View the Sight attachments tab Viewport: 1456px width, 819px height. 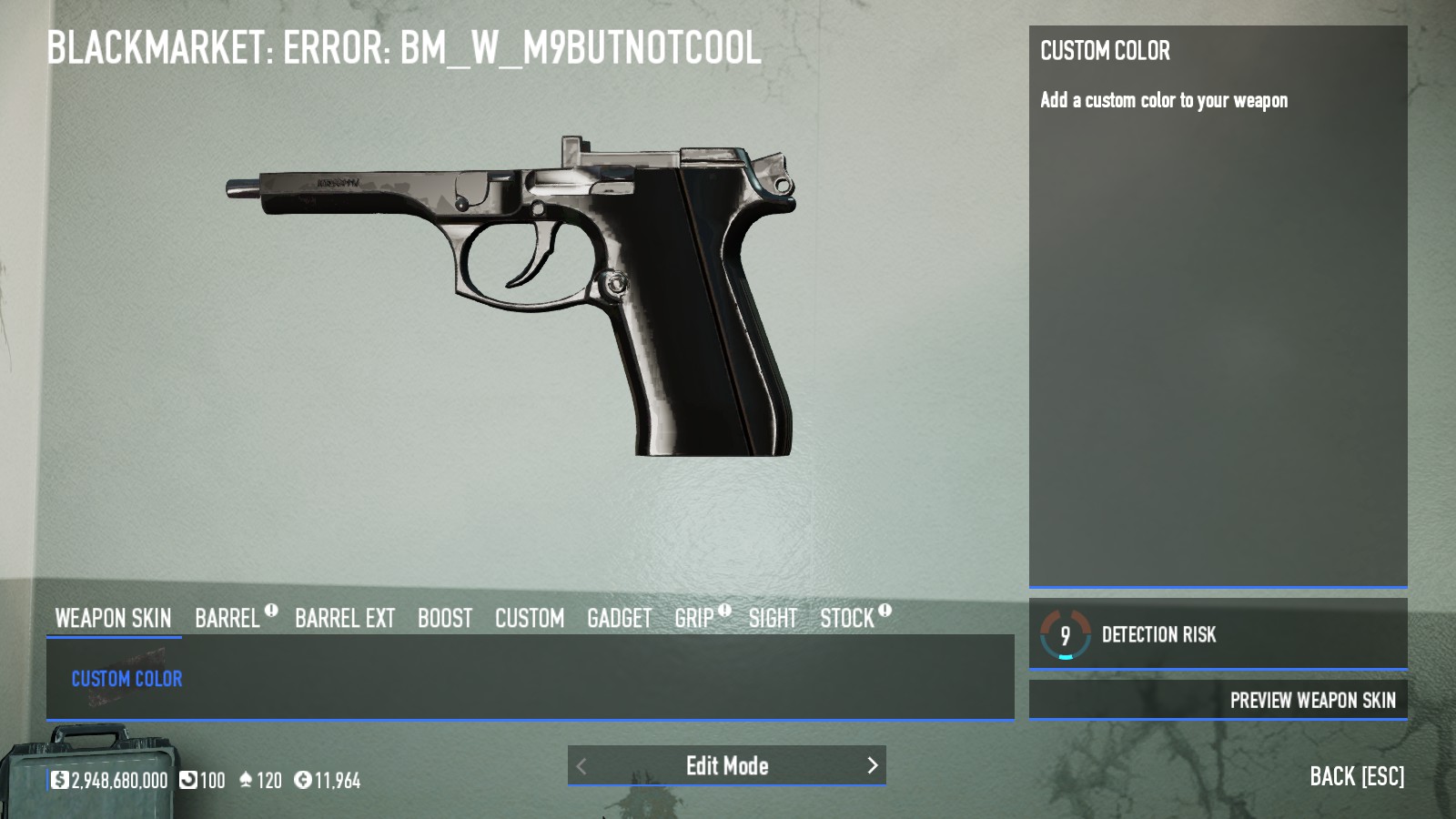coord(773,619)
